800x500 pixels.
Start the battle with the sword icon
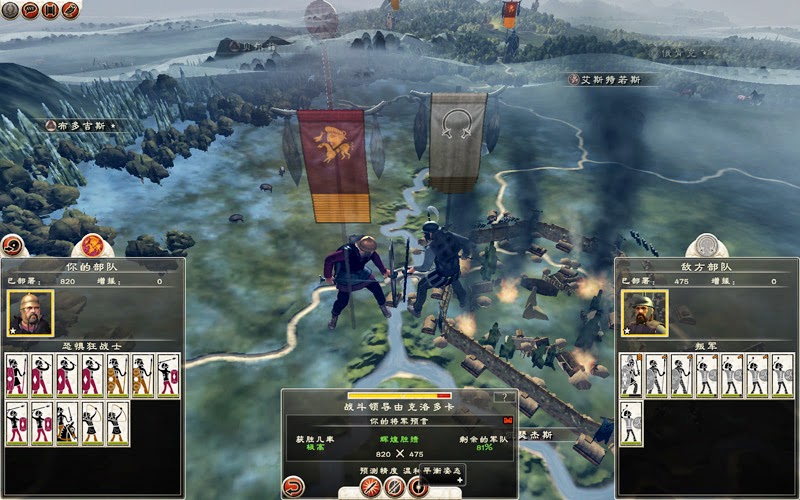372,488
